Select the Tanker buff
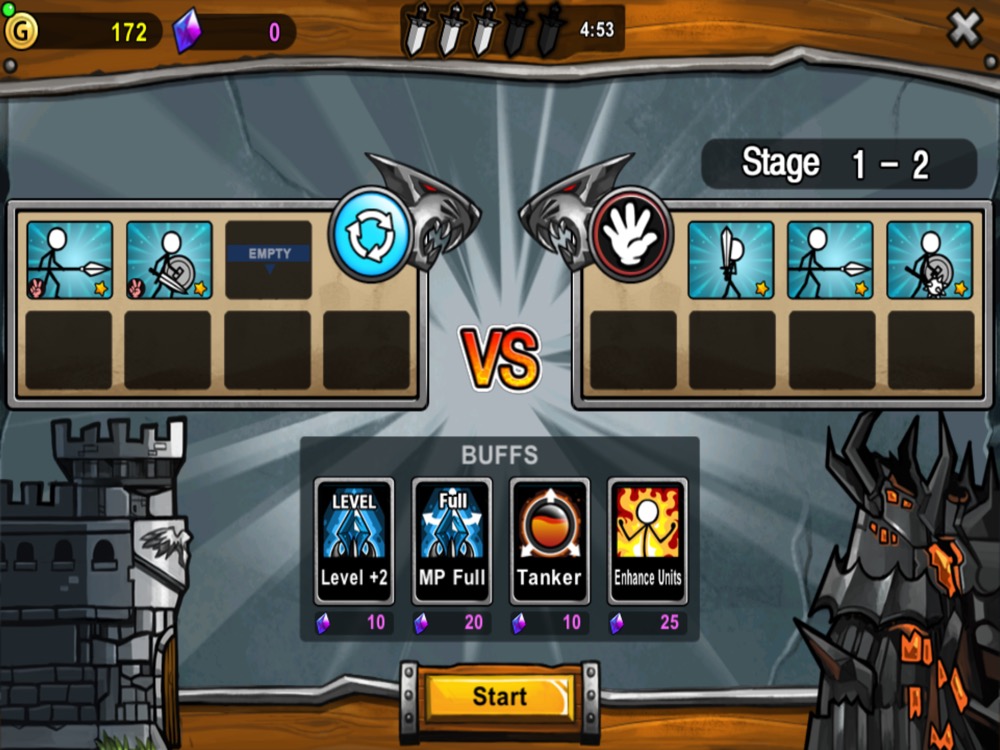Image resolution: width=1000 pixels, height=750 pixels. click(549, 541)
